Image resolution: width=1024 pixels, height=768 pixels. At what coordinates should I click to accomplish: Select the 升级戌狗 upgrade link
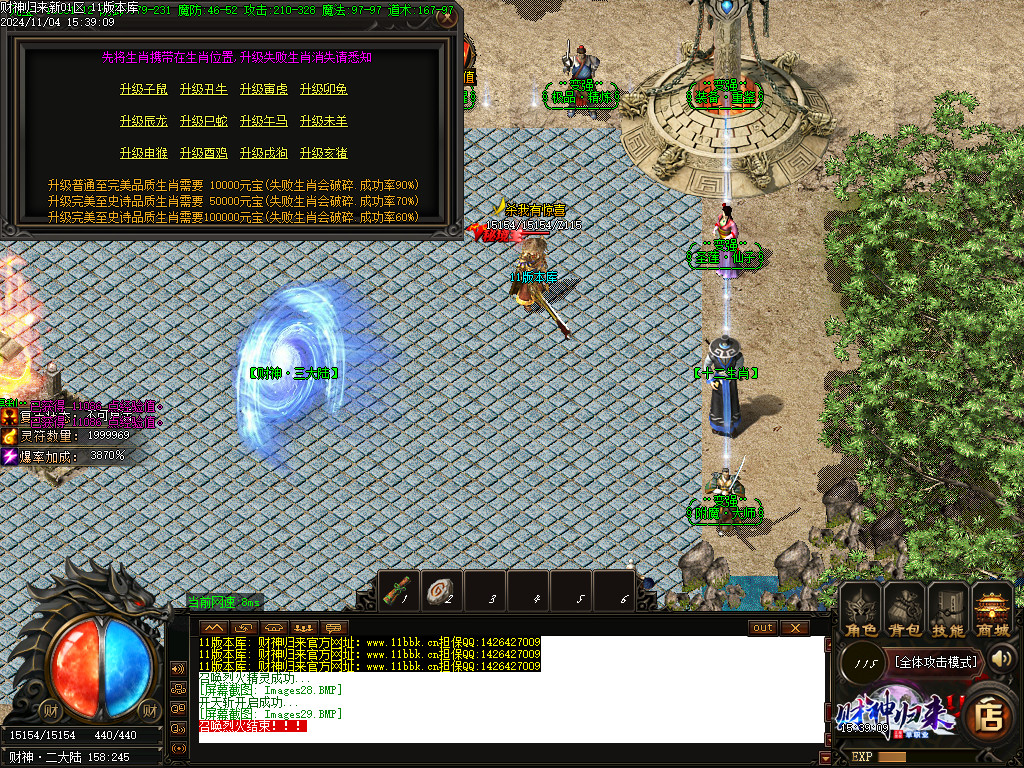pyautogui.click(x=264, y=154)
